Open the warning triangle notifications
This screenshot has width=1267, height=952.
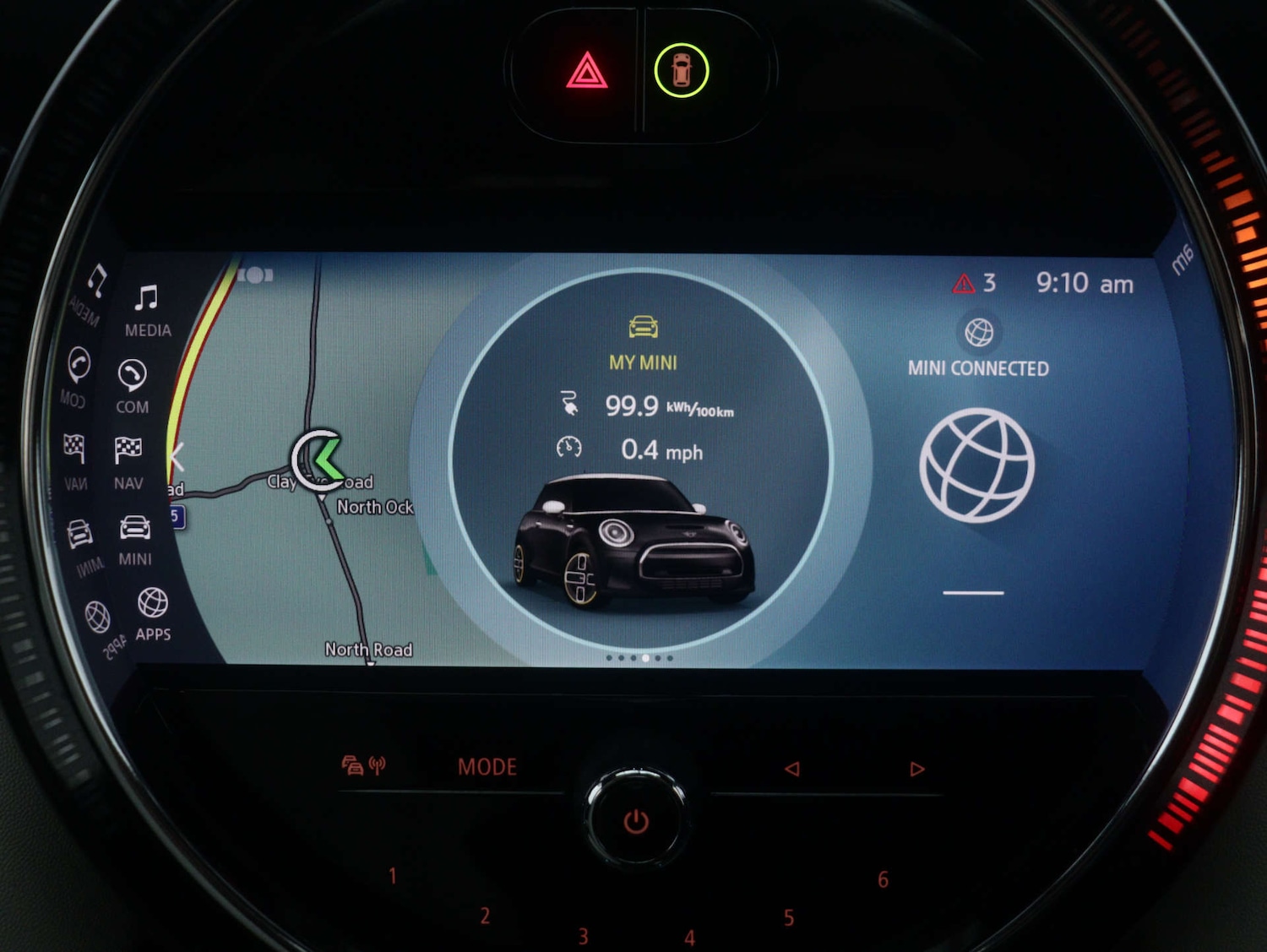click(974, 283)
